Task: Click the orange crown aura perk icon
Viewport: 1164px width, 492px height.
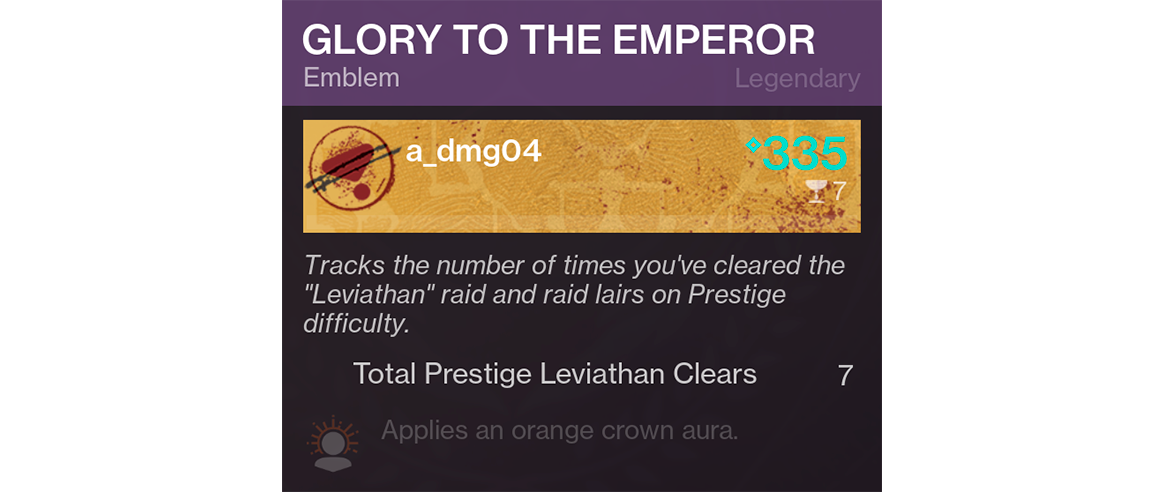Action: point(331,443)
